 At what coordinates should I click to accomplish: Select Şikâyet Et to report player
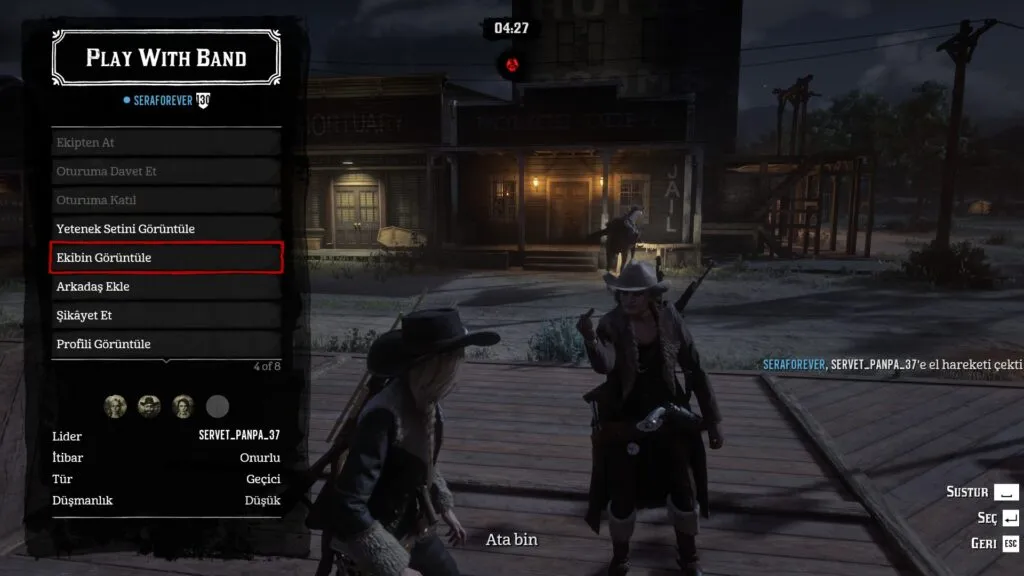click(166, 315)
